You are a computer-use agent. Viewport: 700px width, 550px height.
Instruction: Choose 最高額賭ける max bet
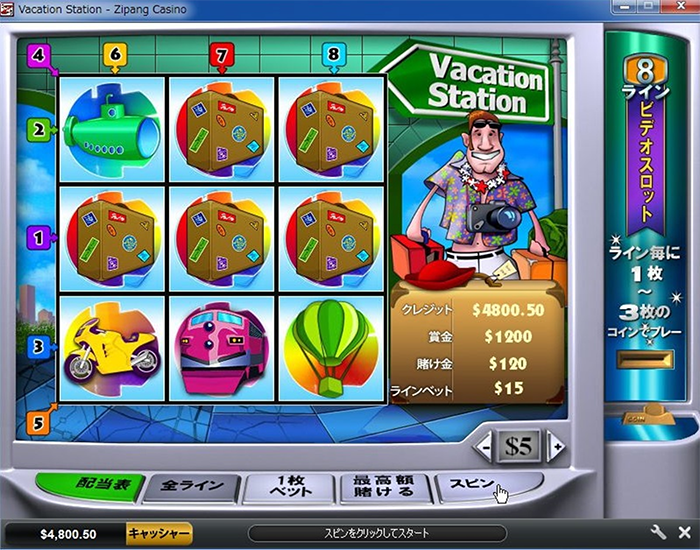pyautogui.click(x=382, y=488)
